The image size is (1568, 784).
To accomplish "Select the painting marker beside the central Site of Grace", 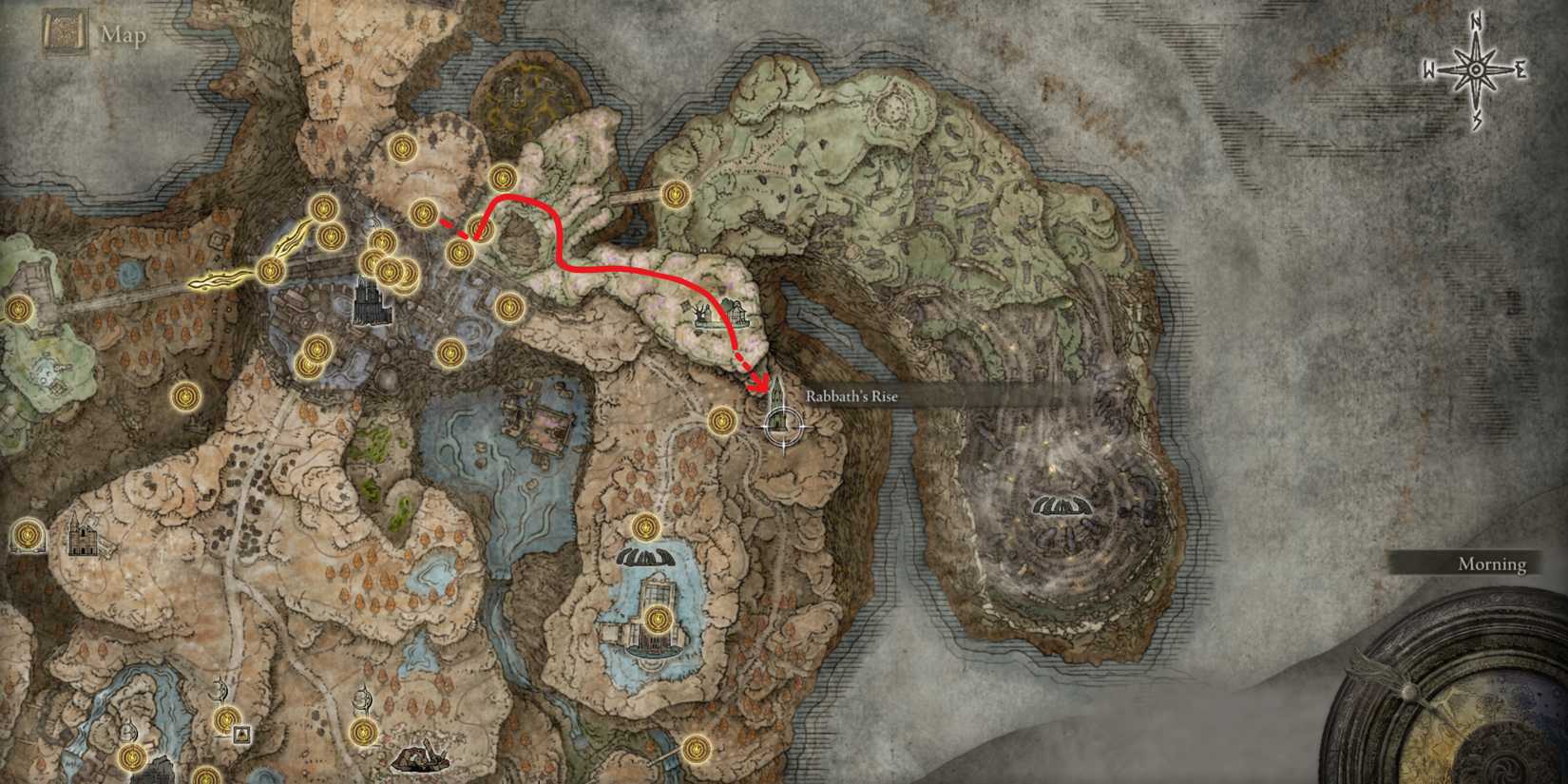I will pyautogui.click(x=242, y=735).
